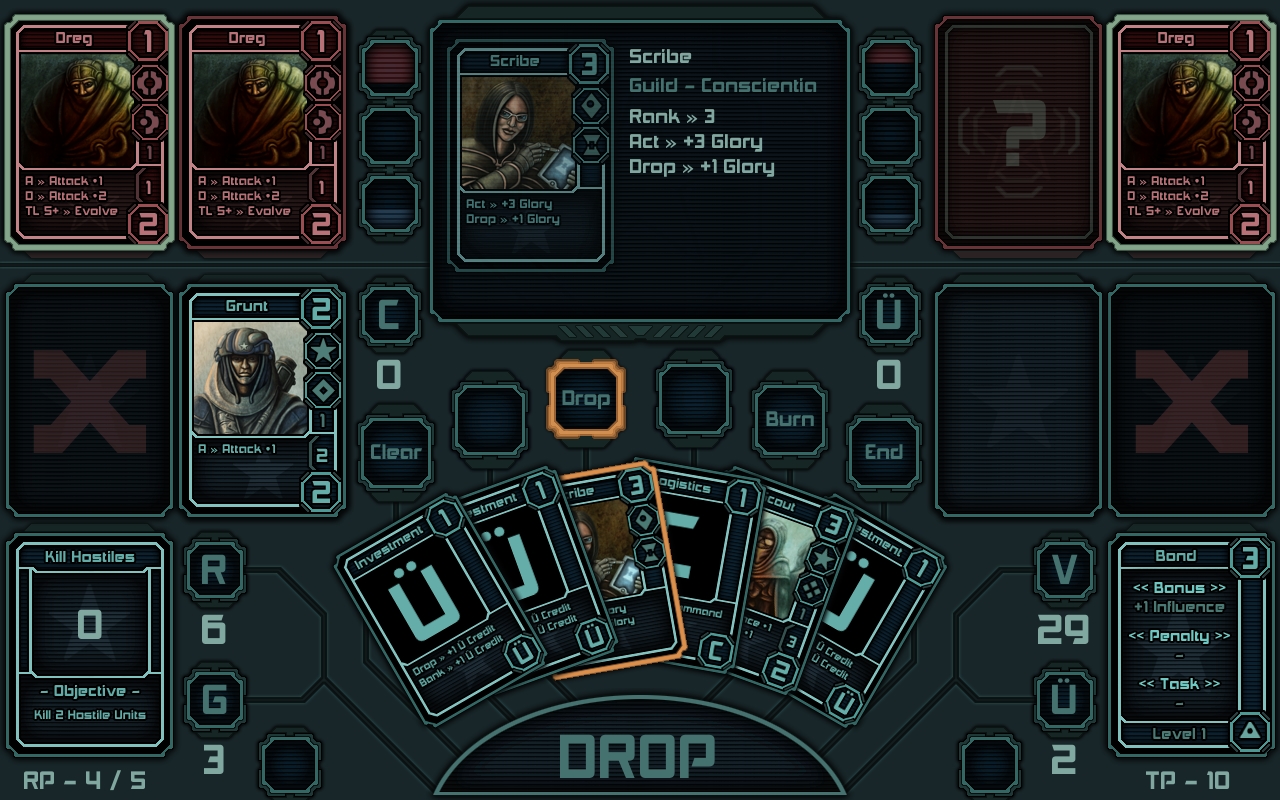1280x800 pixels.
Task: Toggle the Burn action
Action: (x=789, y=419)
